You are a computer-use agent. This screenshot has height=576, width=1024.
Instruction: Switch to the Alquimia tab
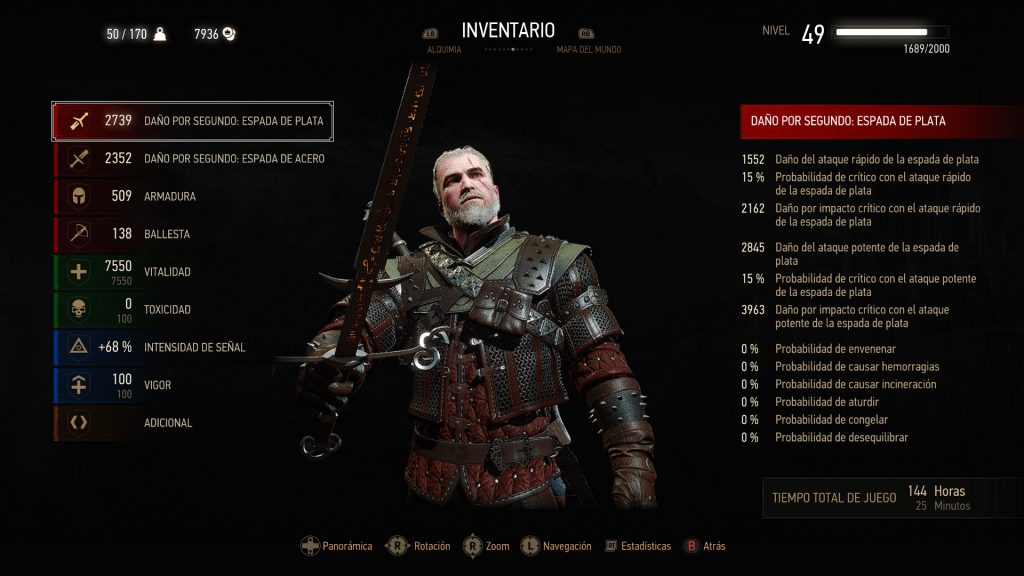[444, 49]
